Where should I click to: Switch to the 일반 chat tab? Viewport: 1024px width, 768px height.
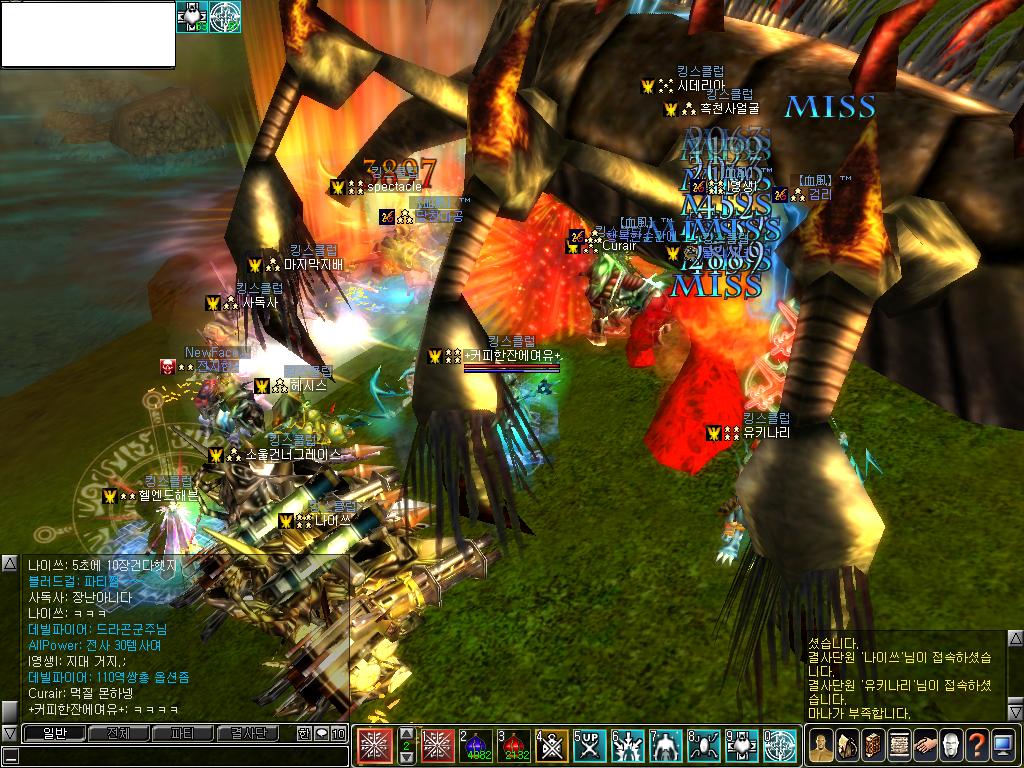[54, 734]
